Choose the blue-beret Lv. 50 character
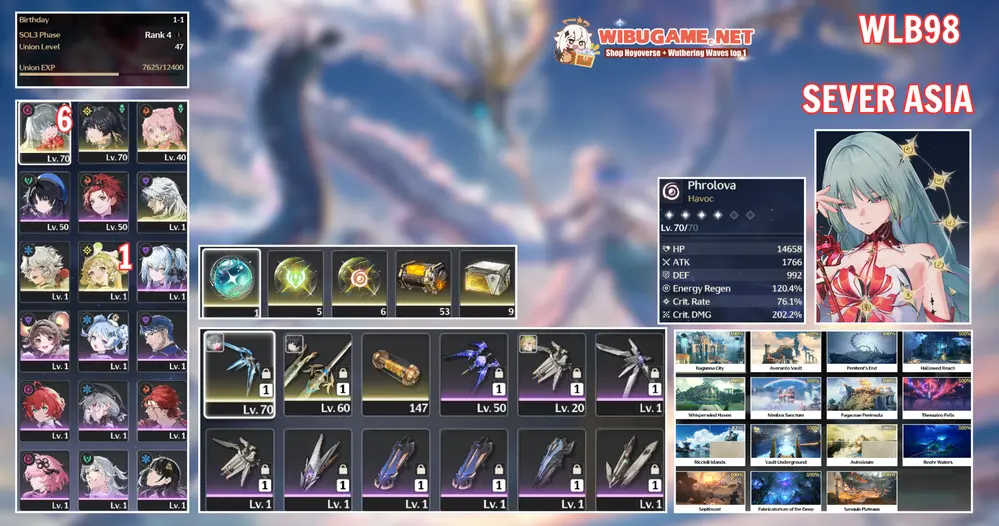 point(43,200)
